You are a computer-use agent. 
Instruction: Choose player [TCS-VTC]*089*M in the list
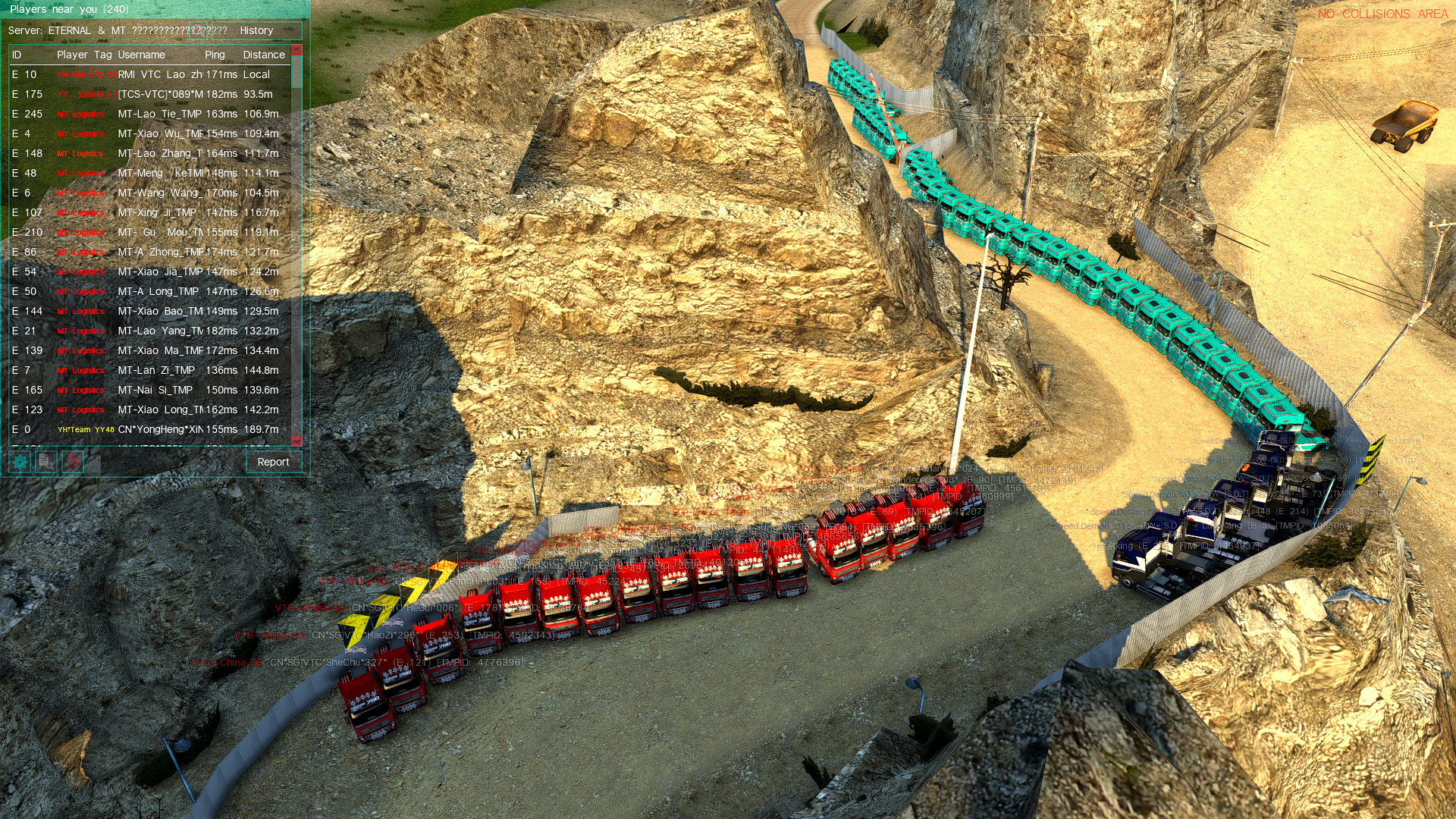pos(159,94)
